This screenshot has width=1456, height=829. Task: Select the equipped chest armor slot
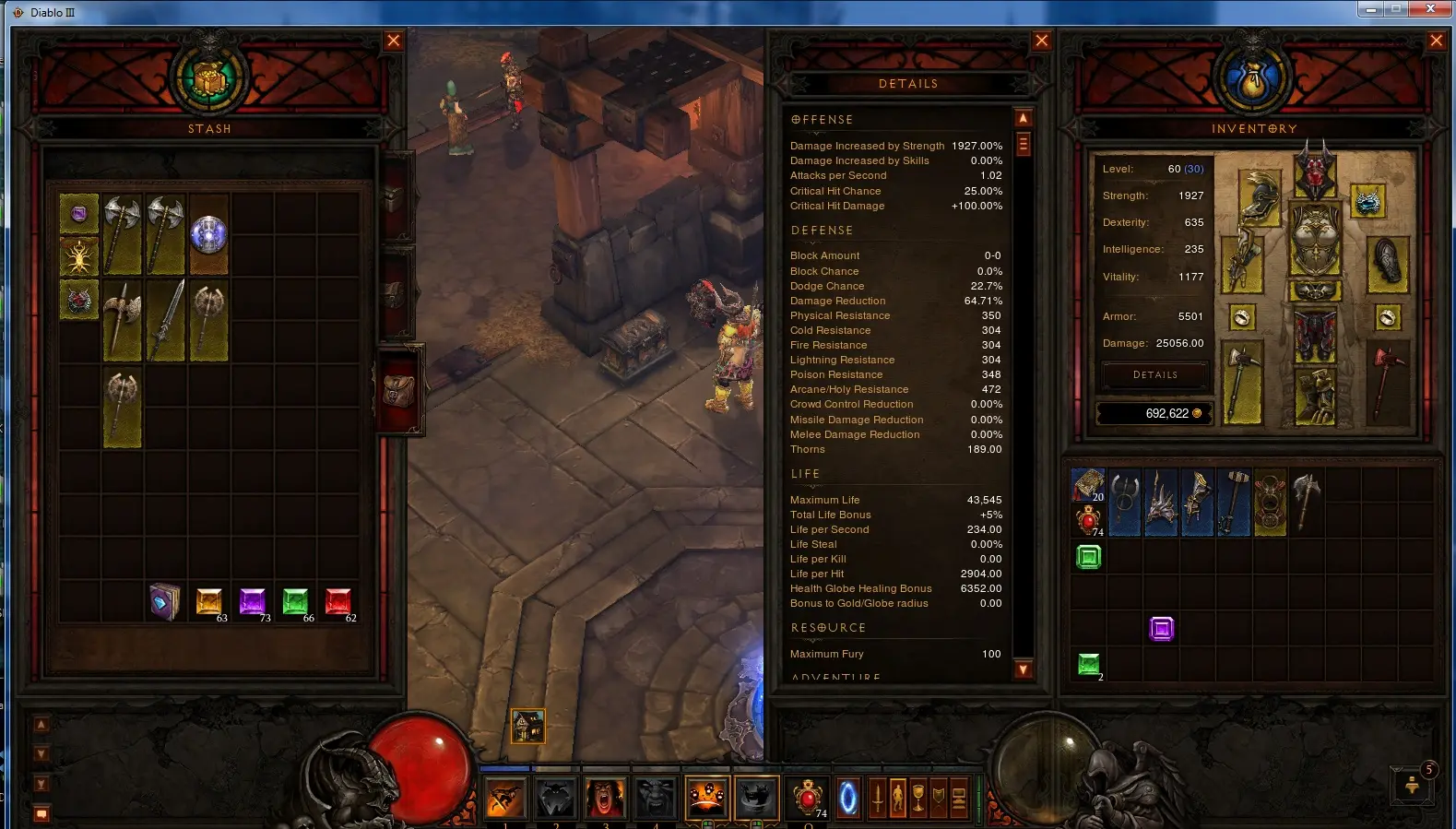coord(1315,238)
